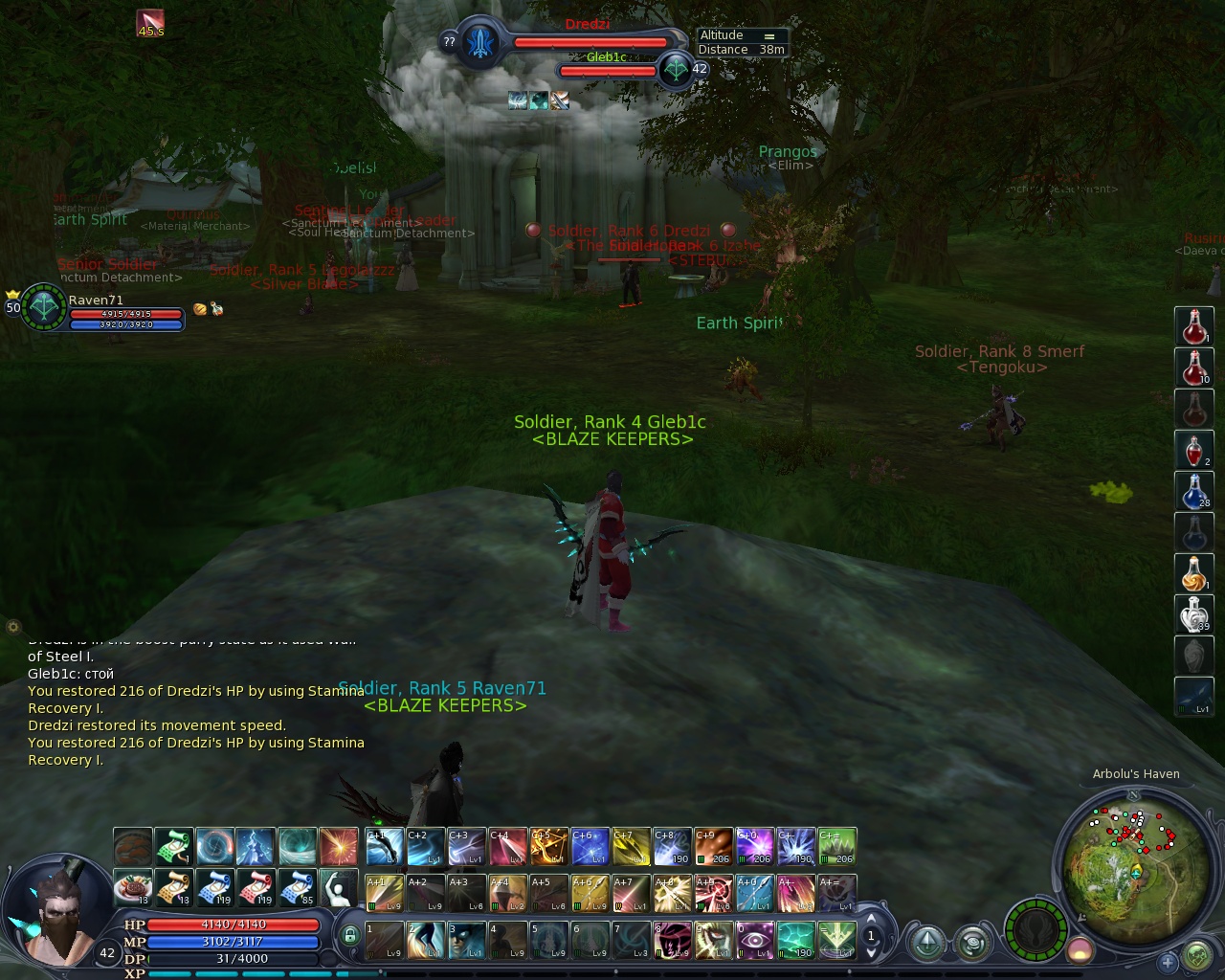Toggle the quickbar lock button

349,936
